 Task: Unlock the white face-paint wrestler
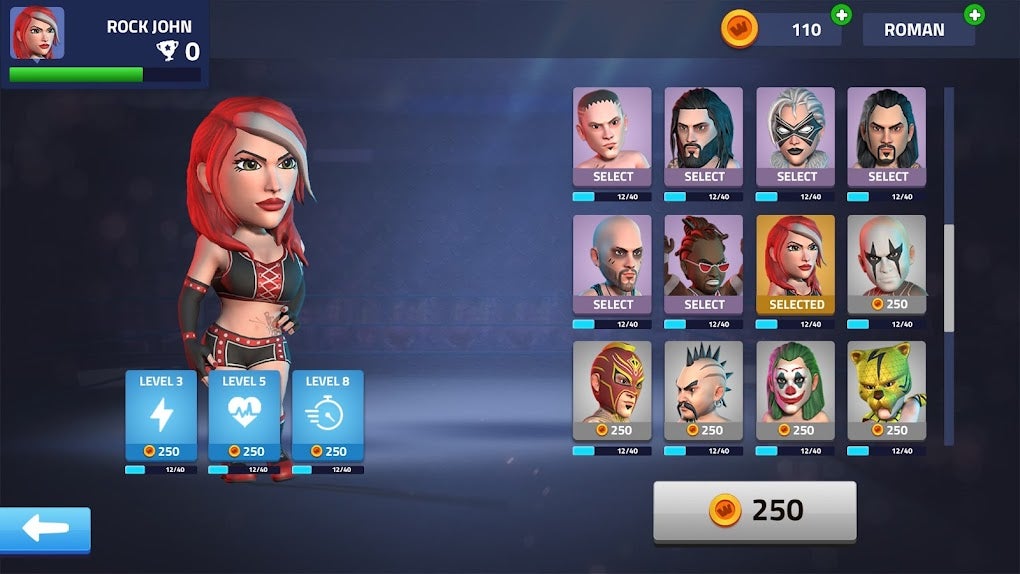click(887, 264)
